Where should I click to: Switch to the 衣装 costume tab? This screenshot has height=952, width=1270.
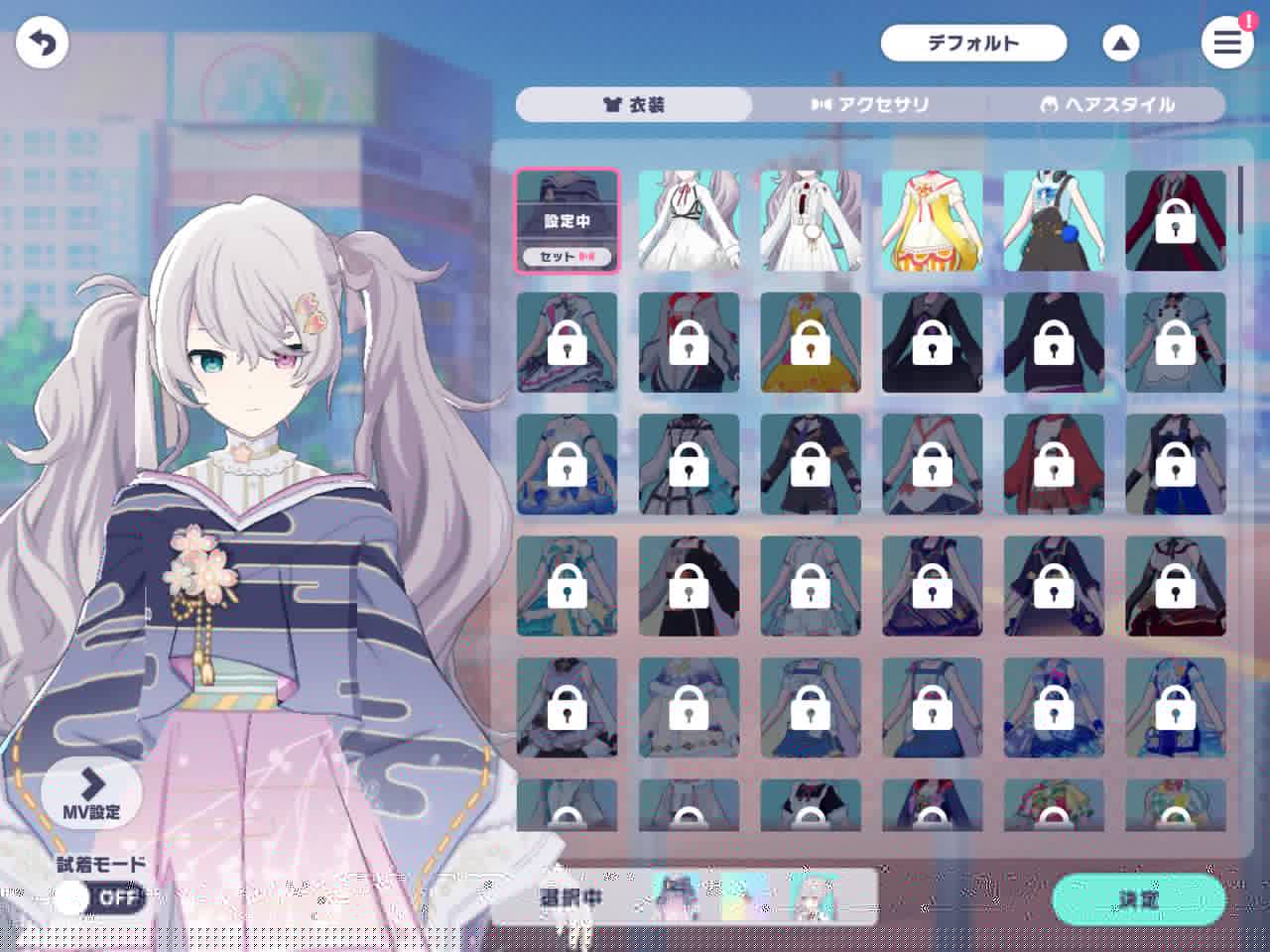click(x=634, y=105)
